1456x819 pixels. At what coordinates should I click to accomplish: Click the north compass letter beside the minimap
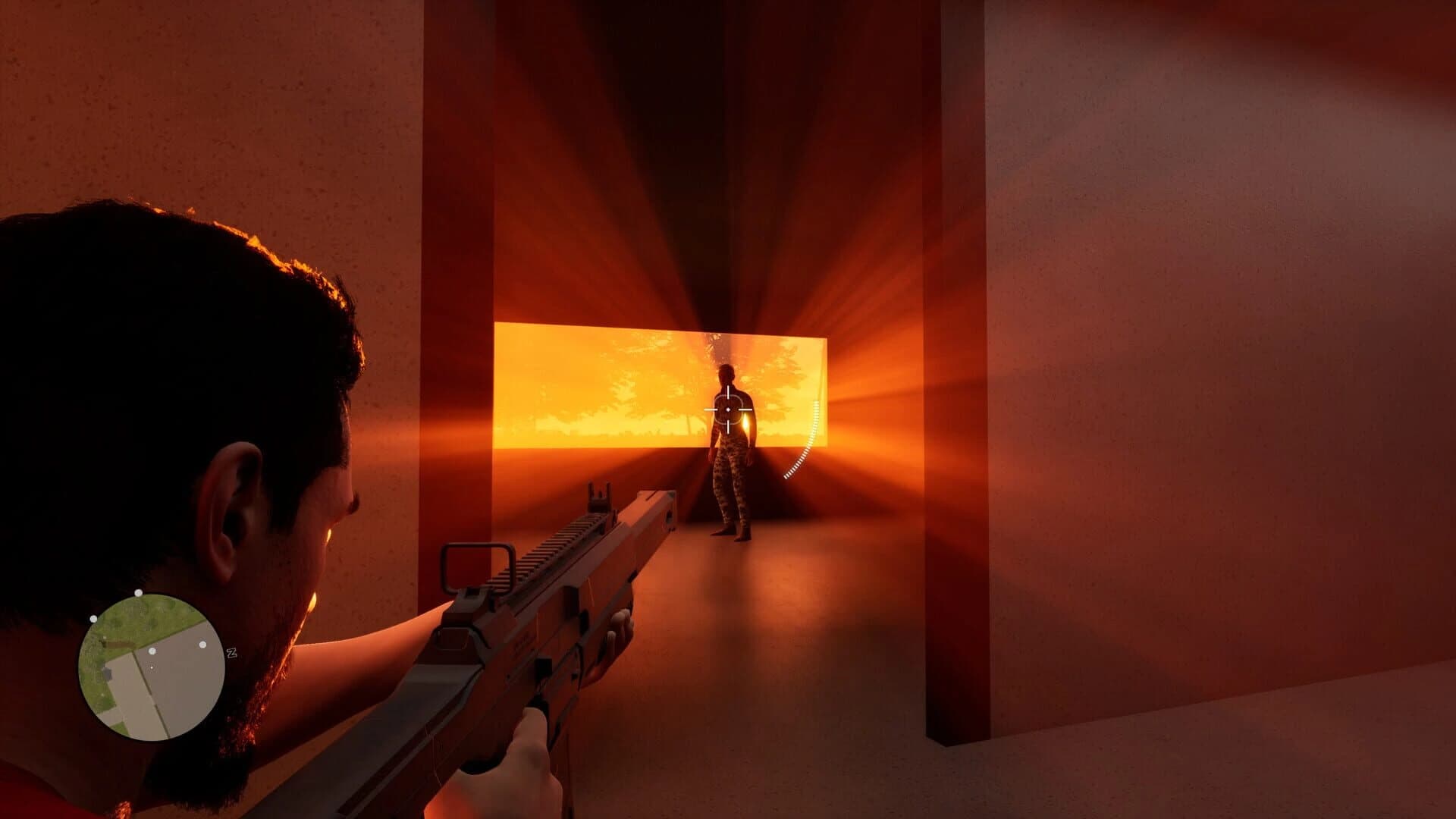coord(232,653)
